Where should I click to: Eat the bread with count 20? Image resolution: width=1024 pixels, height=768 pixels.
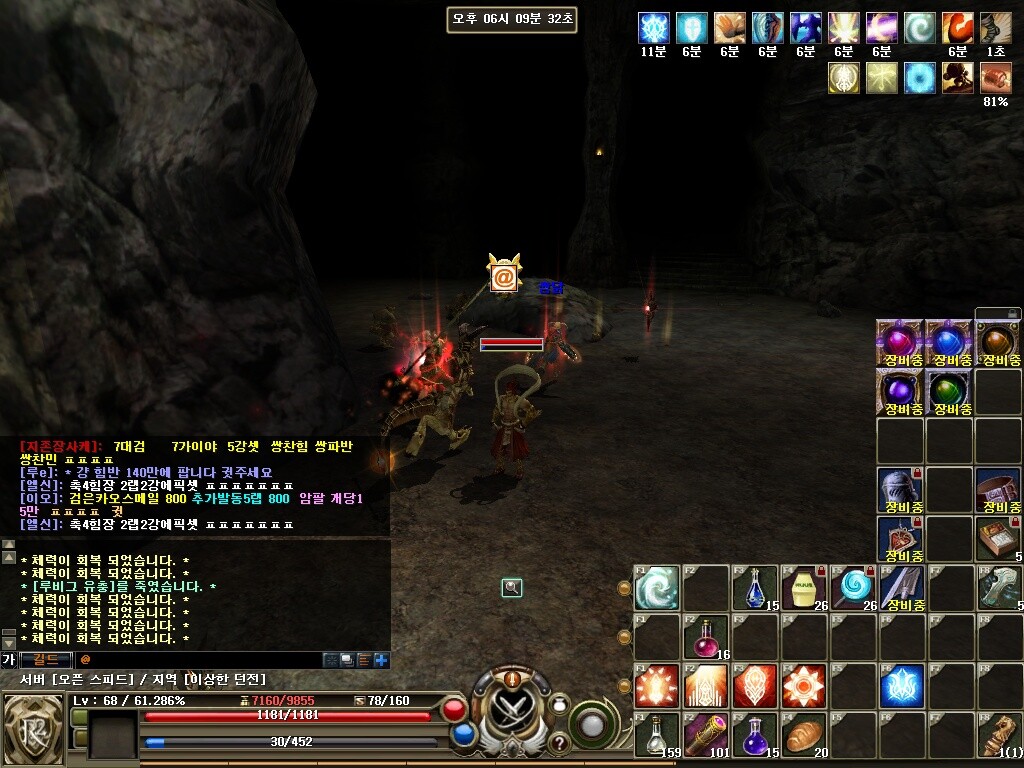803,734
